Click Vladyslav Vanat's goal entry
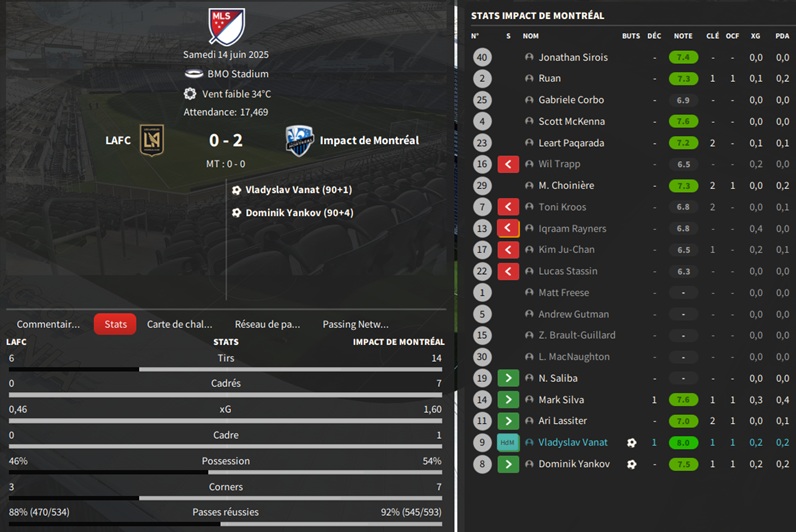This screenshot has width=796, height=532. pos(298,190)
